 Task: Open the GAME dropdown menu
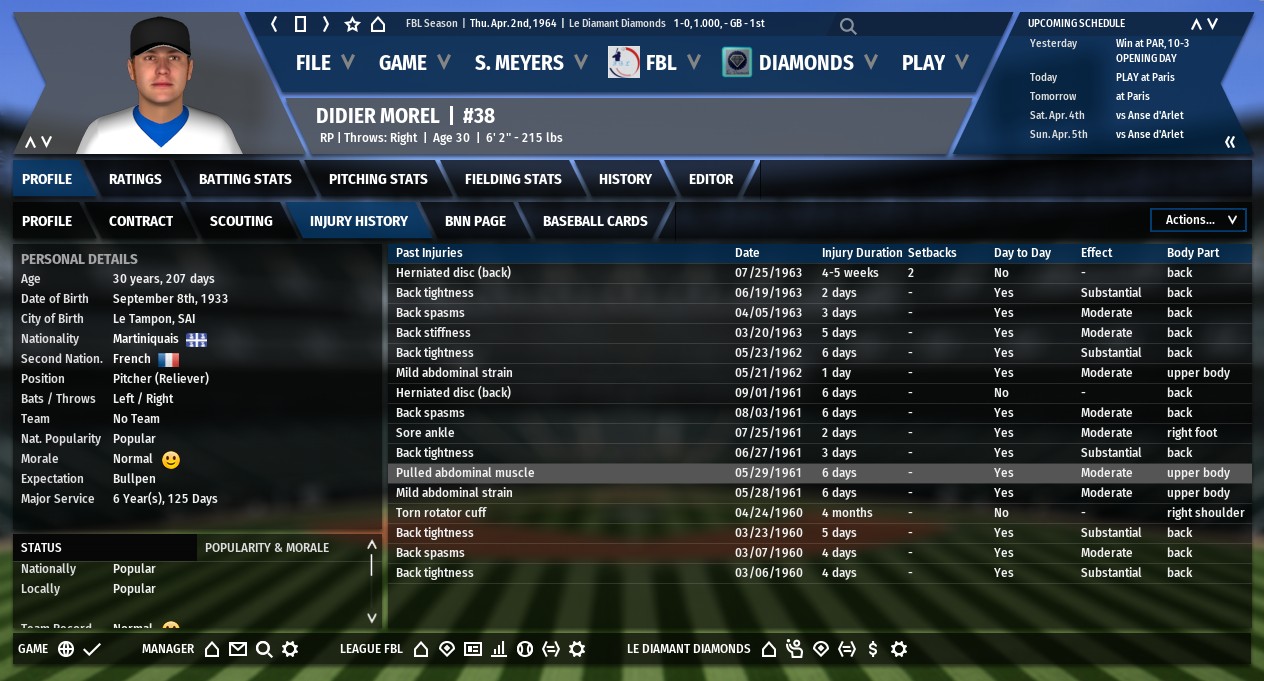pos(414,63)
